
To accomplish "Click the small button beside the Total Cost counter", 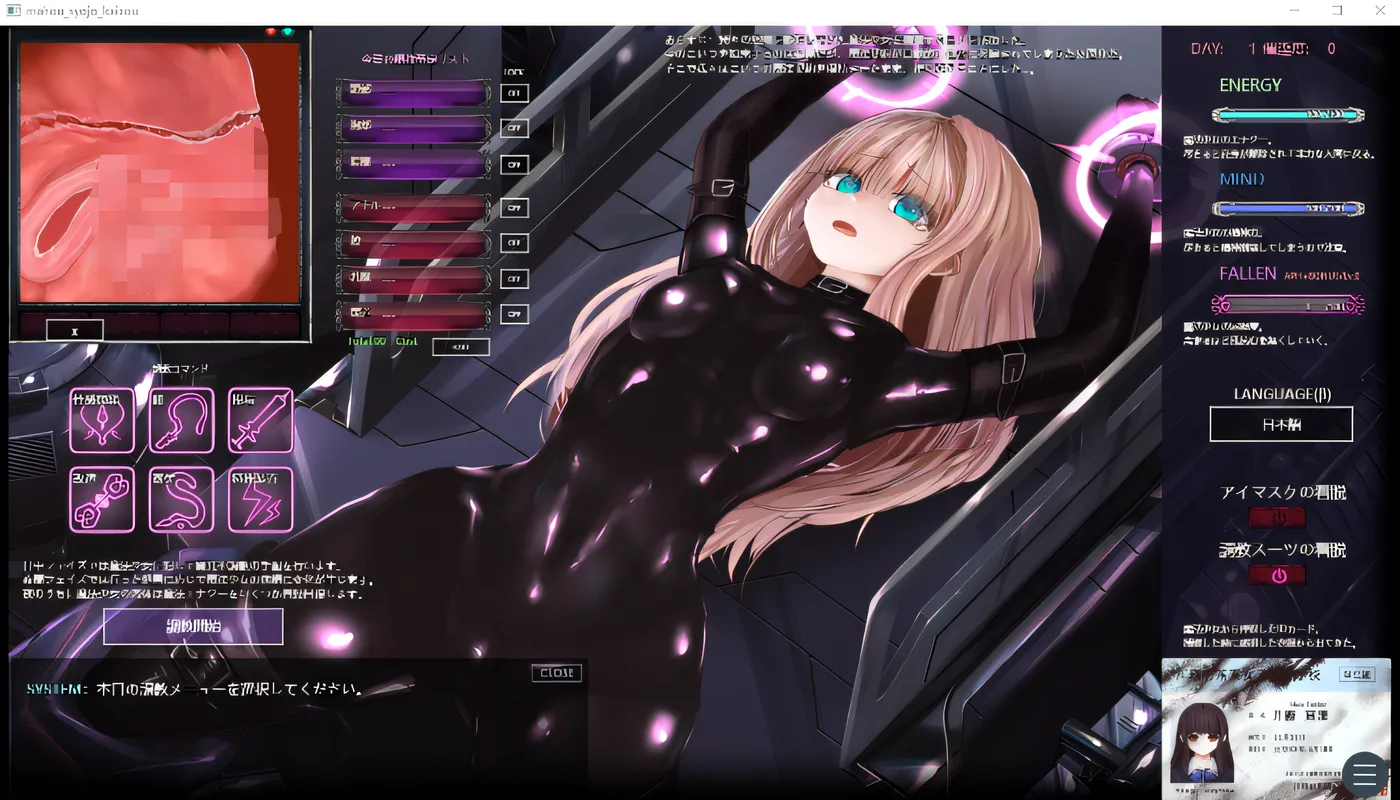I will pyautogui.click(x=460, y=346).
